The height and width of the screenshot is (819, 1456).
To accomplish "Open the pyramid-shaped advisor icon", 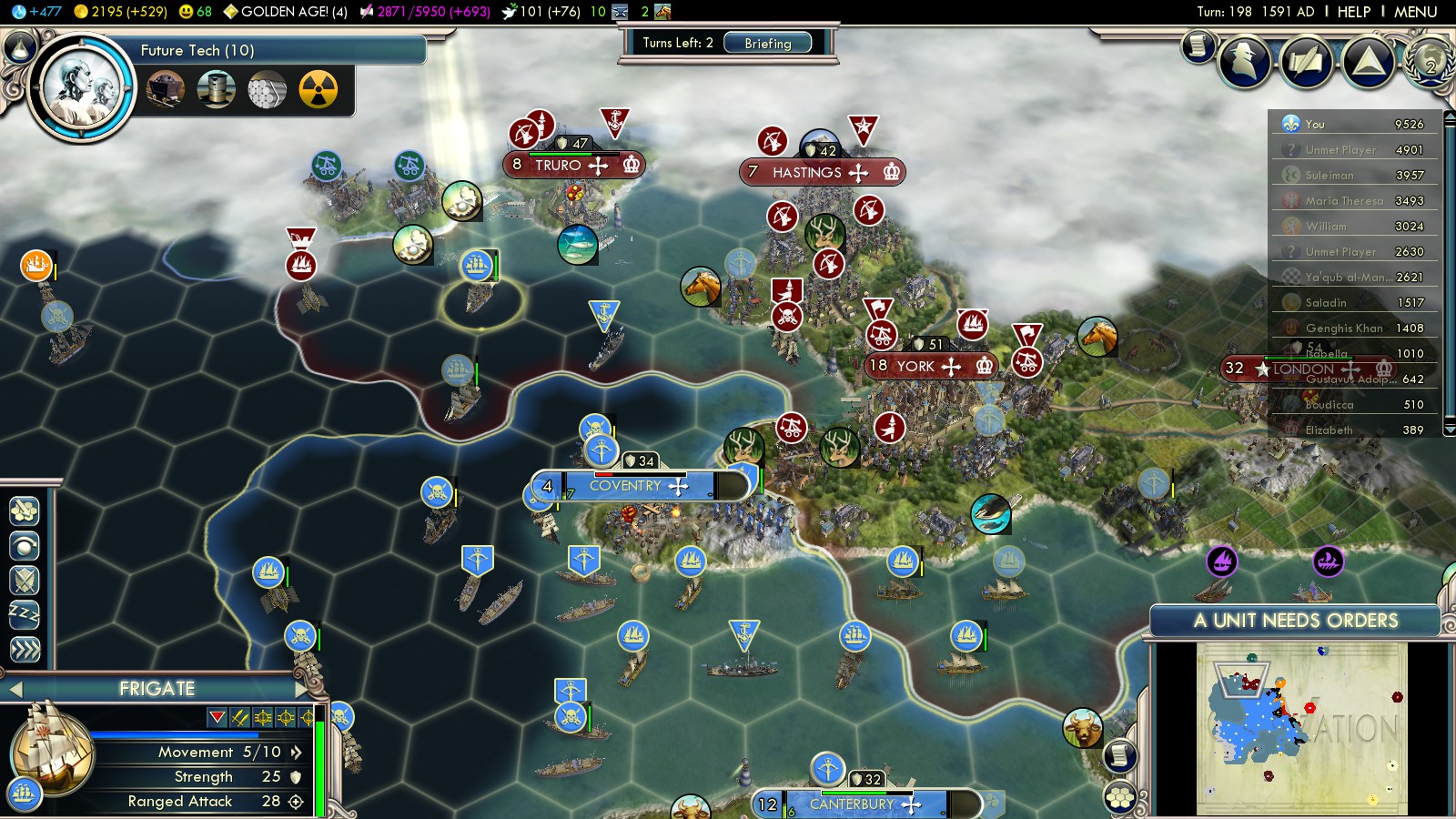I will pyautogui.click(x=1368, y=62).
